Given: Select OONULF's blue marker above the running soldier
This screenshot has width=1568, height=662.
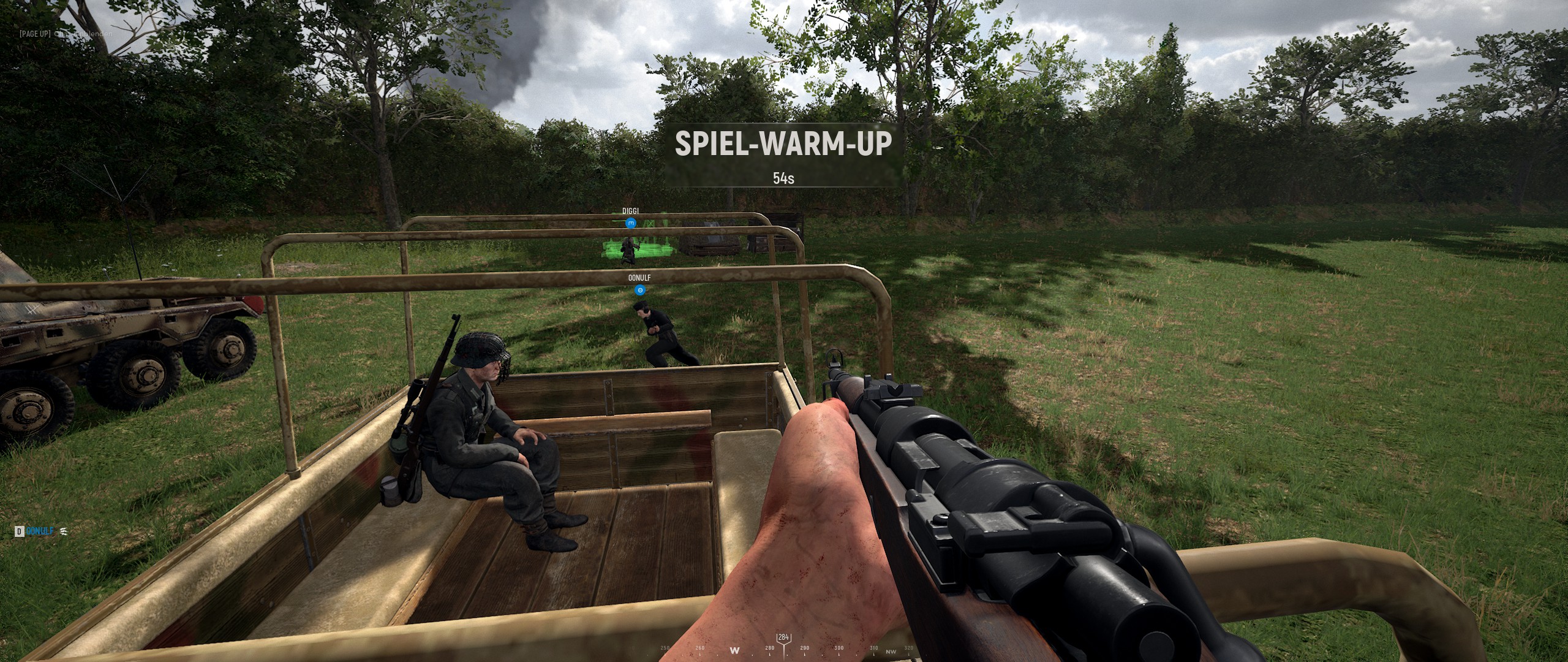Looking at the screenshot, I should (x=639, y=290).
